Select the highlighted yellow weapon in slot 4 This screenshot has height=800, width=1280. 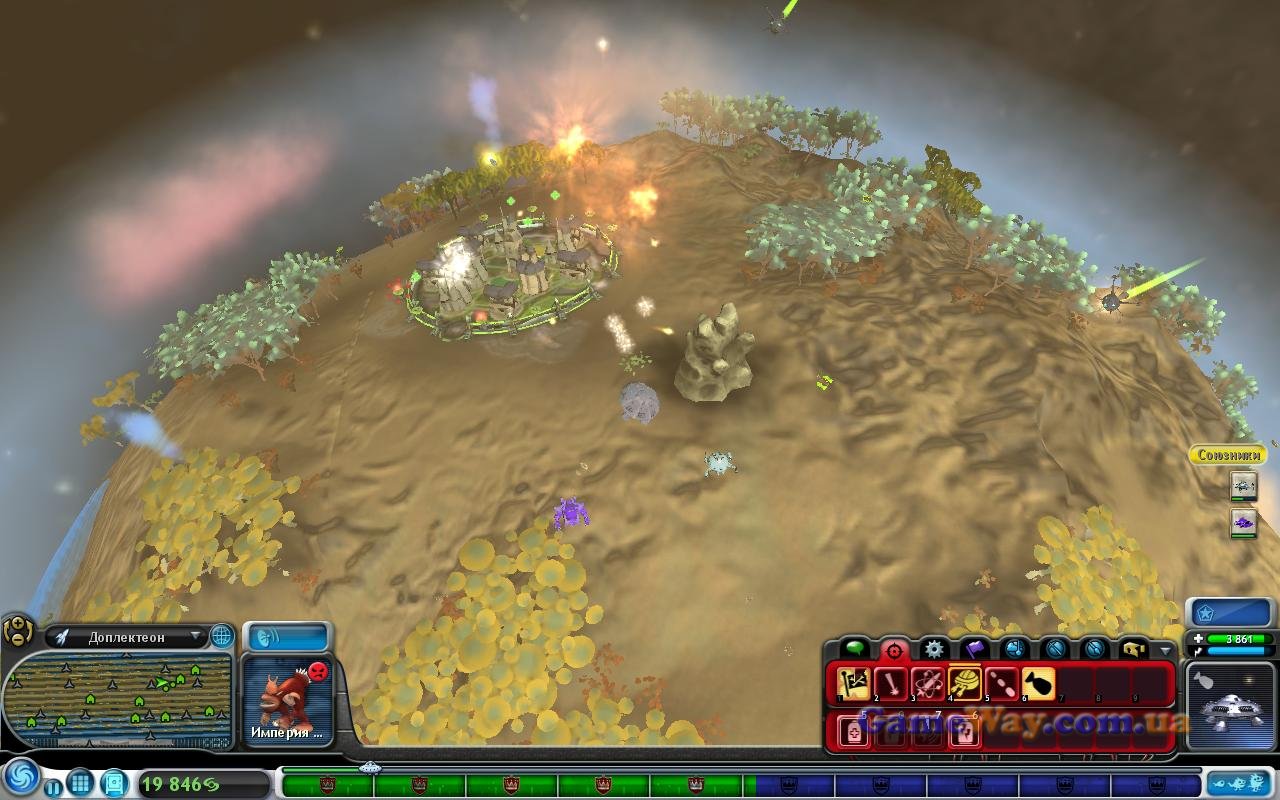tap(965, 684)
